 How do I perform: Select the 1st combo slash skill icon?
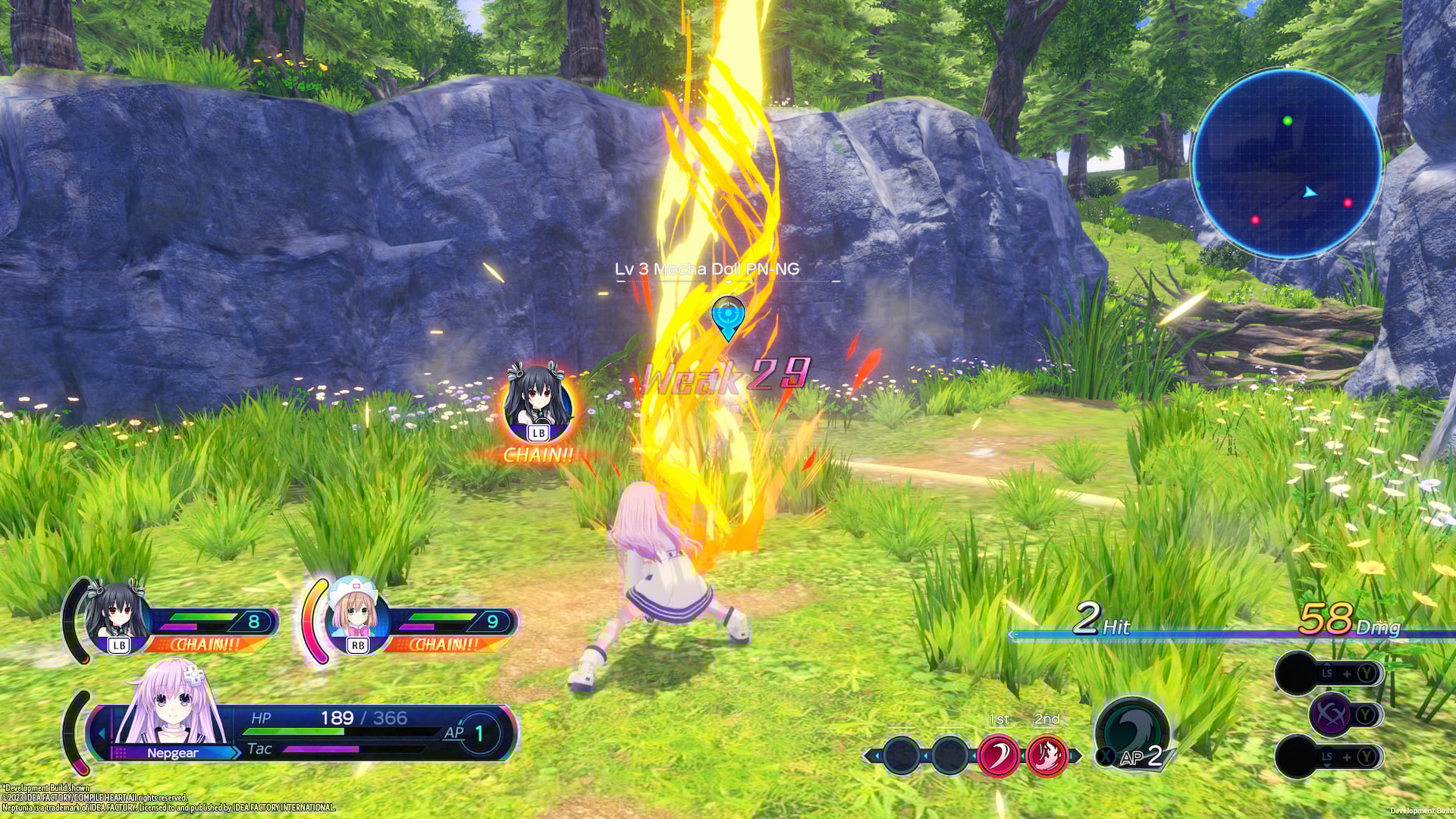click(998, 755)
